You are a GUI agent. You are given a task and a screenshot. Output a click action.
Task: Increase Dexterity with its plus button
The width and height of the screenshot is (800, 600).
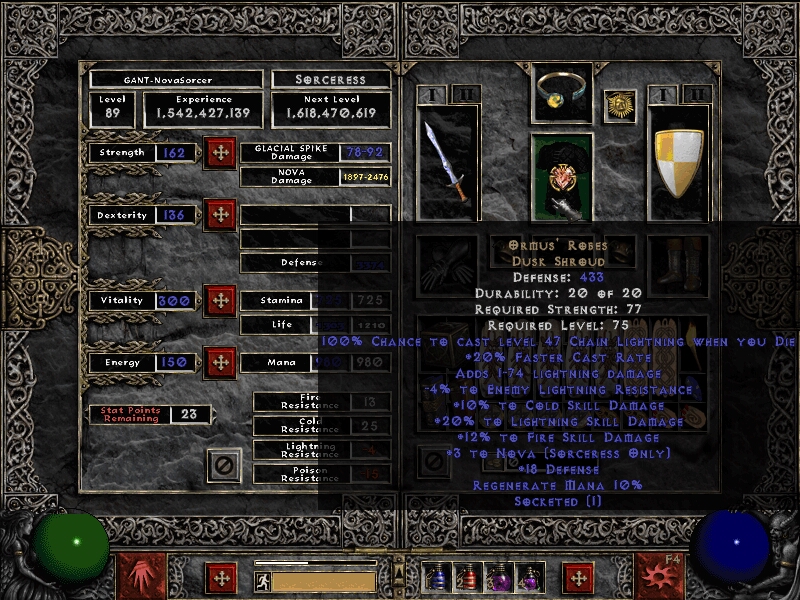click(219, 215)
